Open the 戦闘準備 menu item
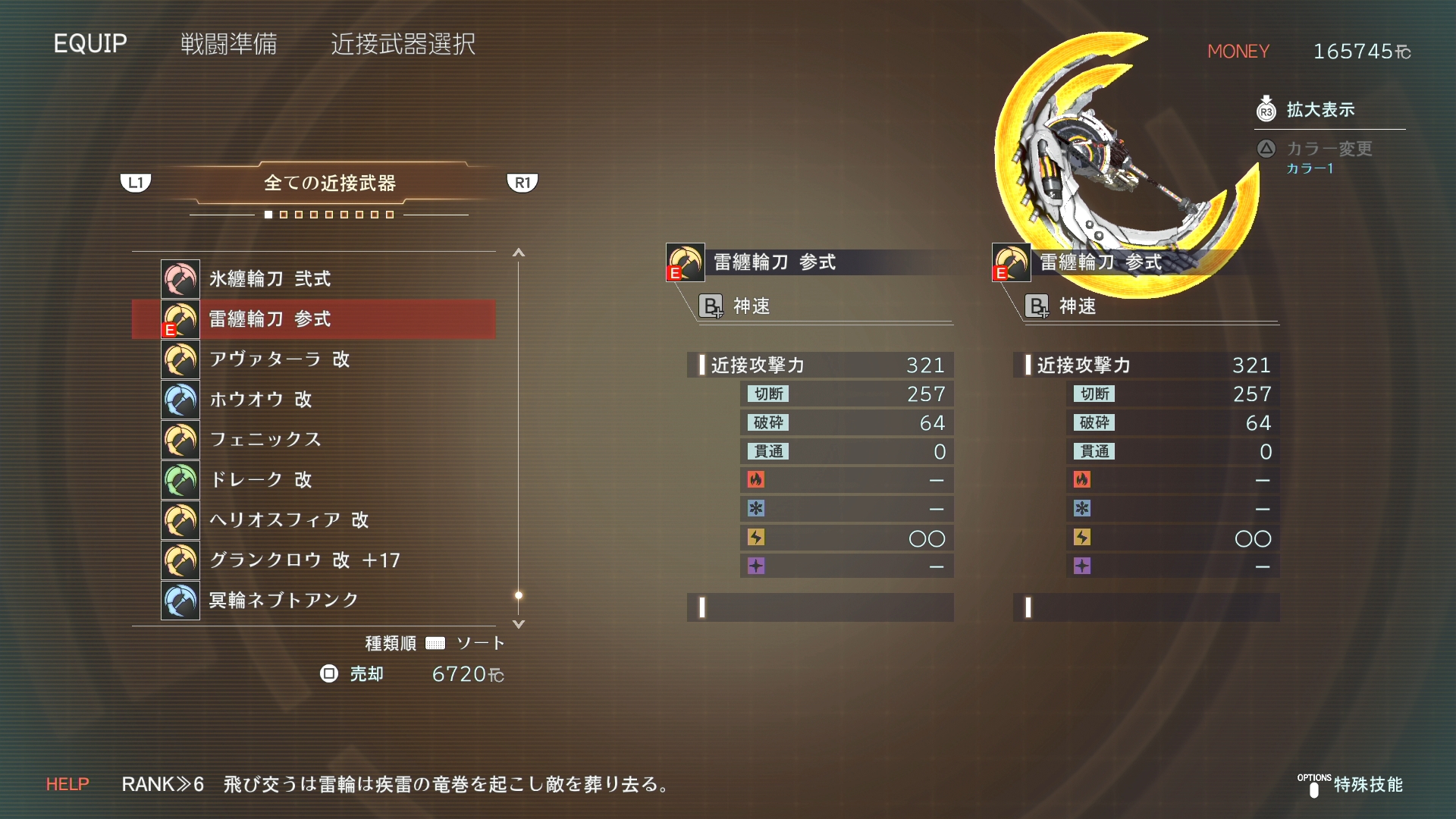The image size is (1456, 819). [228, 45]
